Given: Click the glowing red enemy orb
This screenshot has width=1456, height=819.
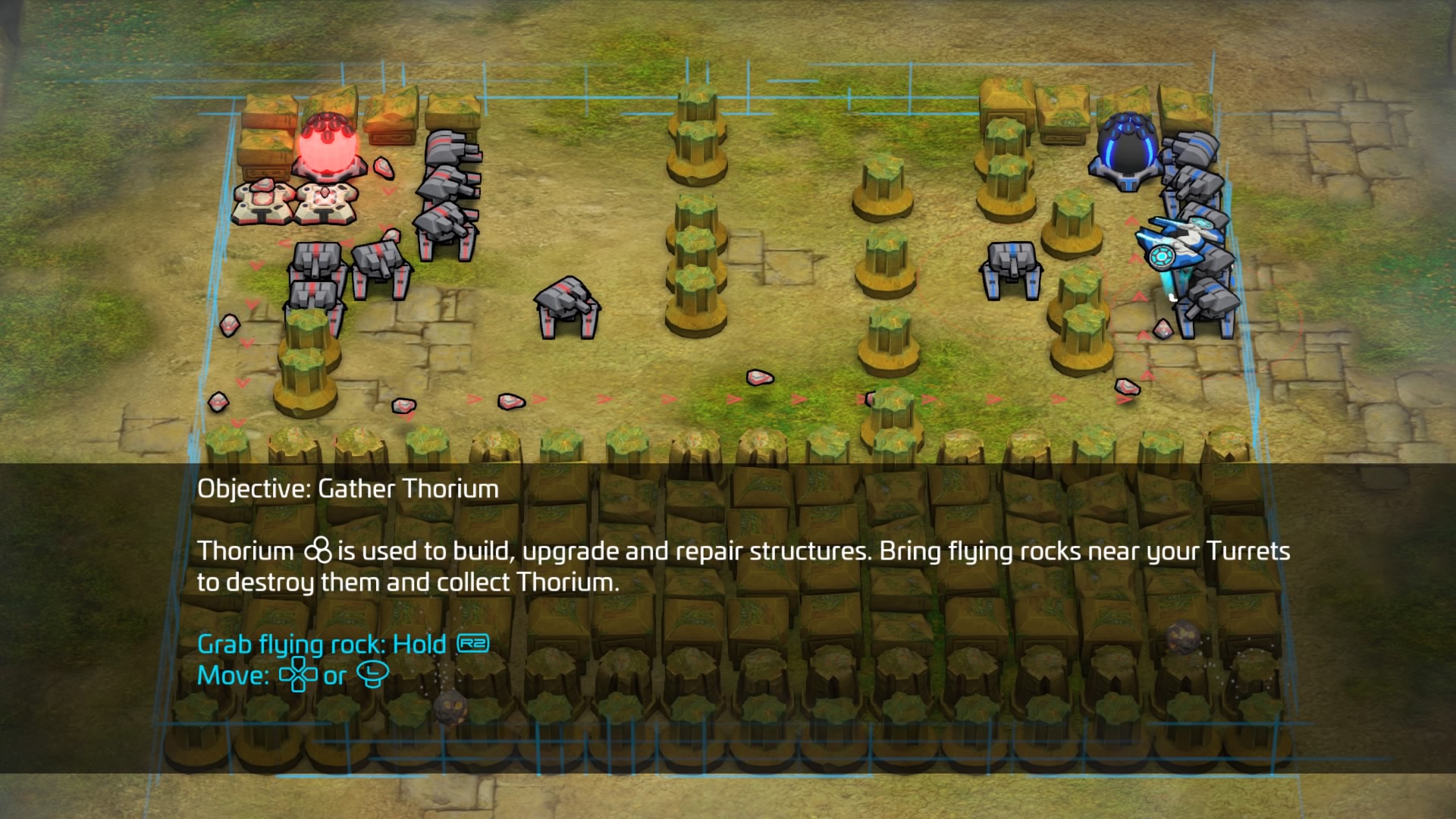Looking at the screenshot, I should [x=328, y=144].
